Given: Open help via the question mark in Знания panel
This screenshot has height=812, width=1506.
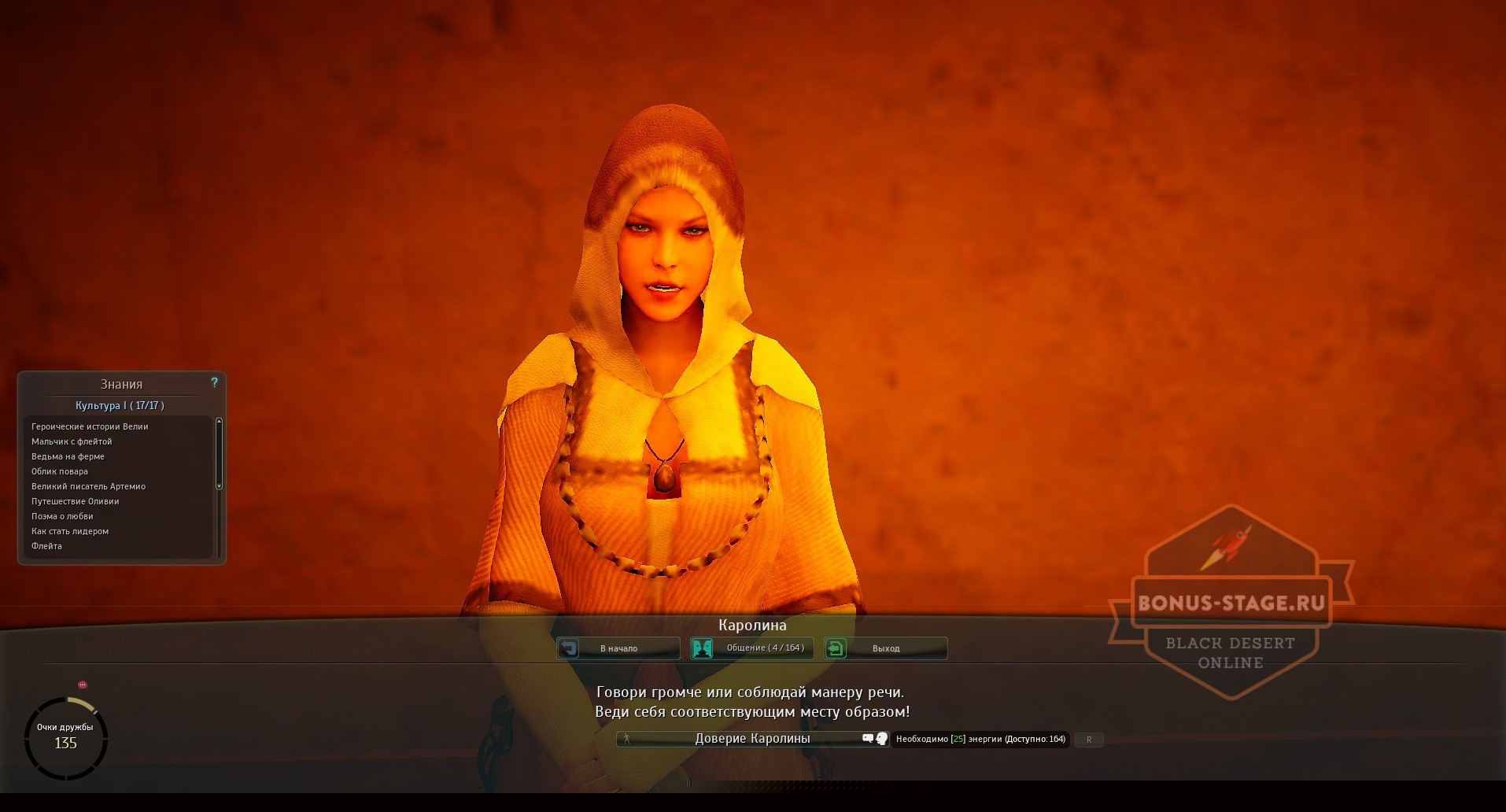Looking at the screenshot, I should tap(214, 383).
